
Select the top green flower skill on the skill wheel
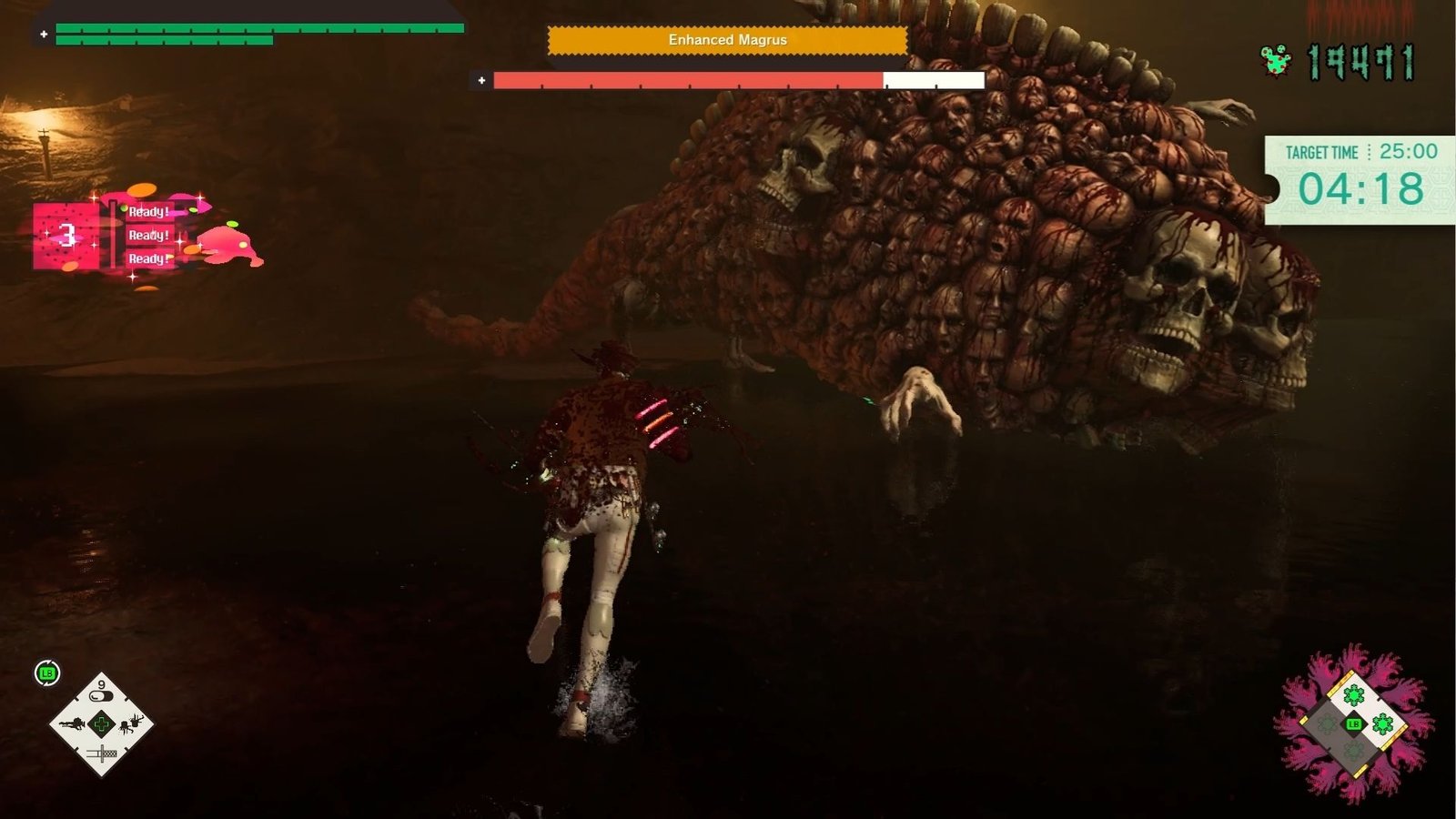(x=1354, y=695)
